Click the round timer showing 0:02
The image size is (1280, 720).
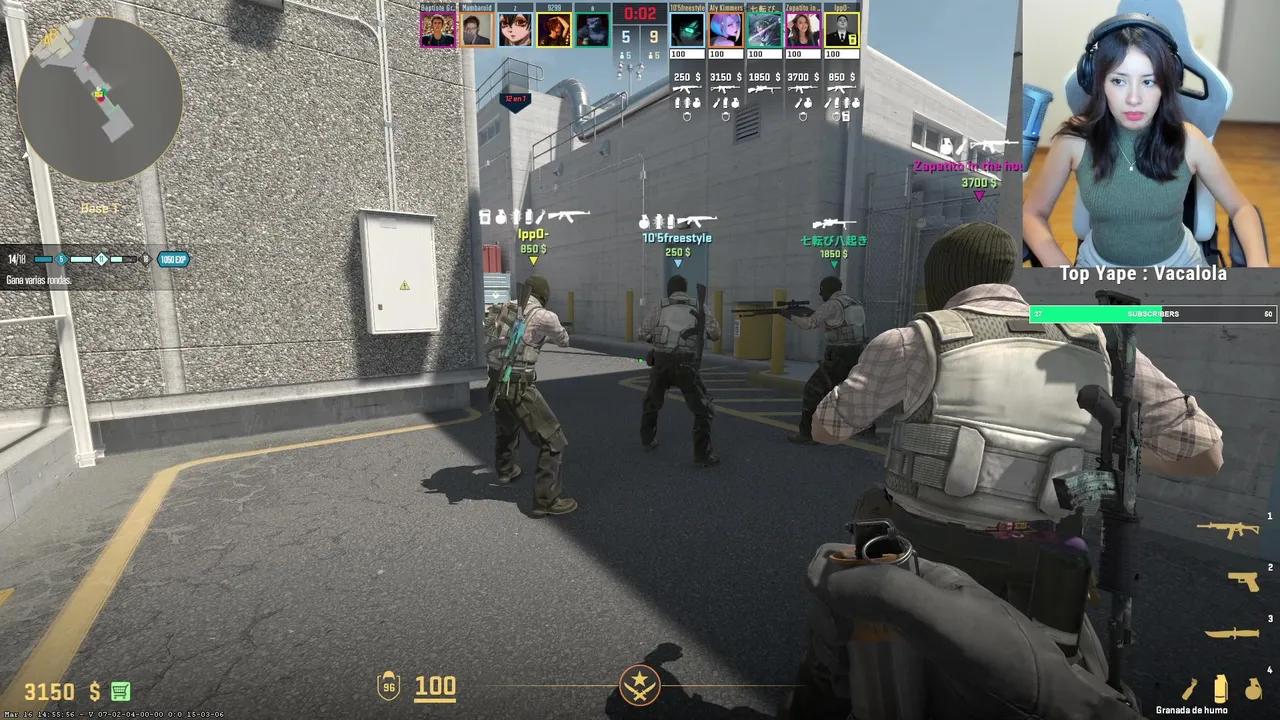(x=640, y=14)
